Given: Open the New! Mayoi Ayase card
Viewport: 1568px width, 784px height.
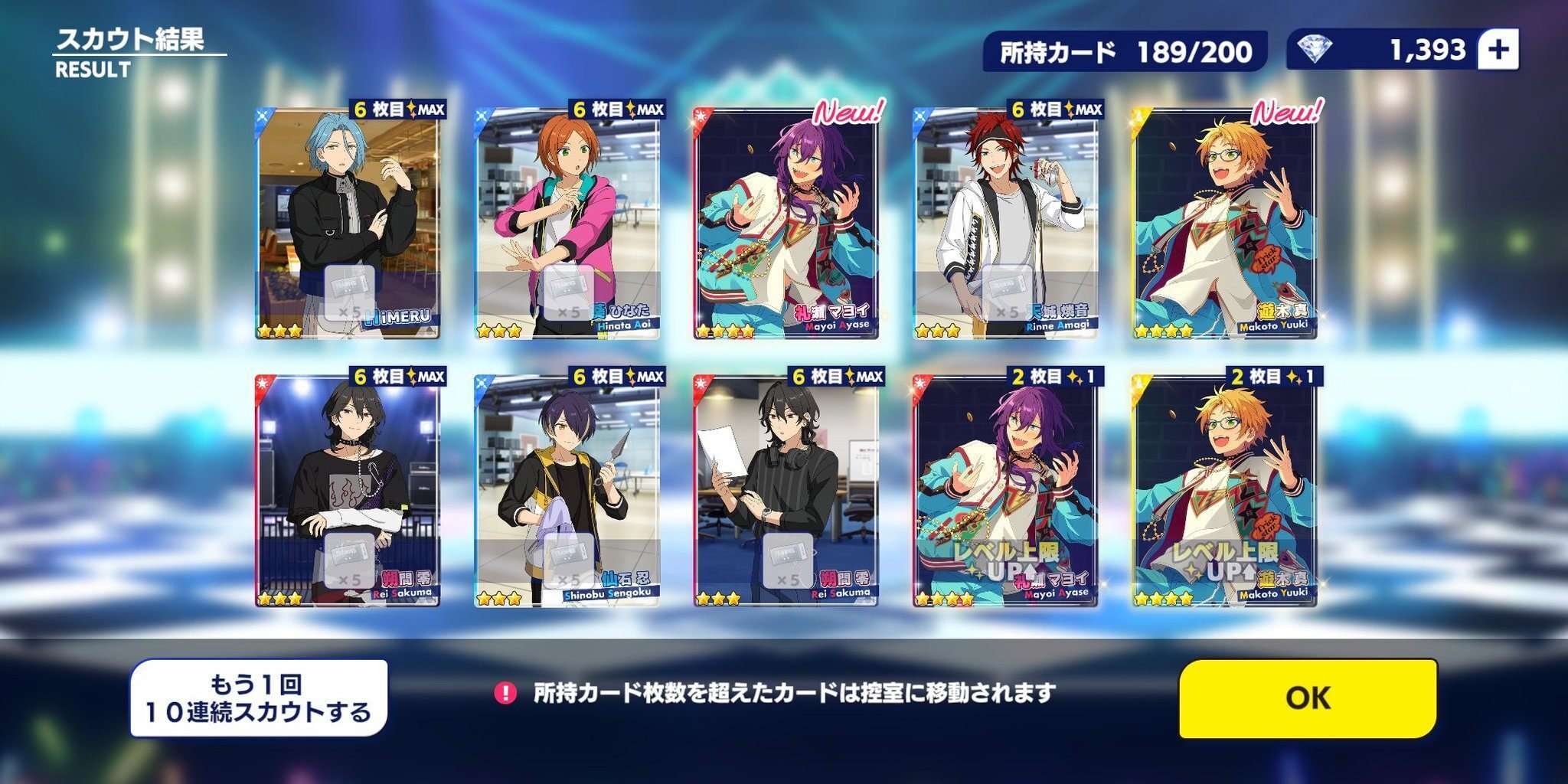Looking at the screenshot, I should point(786,222).
